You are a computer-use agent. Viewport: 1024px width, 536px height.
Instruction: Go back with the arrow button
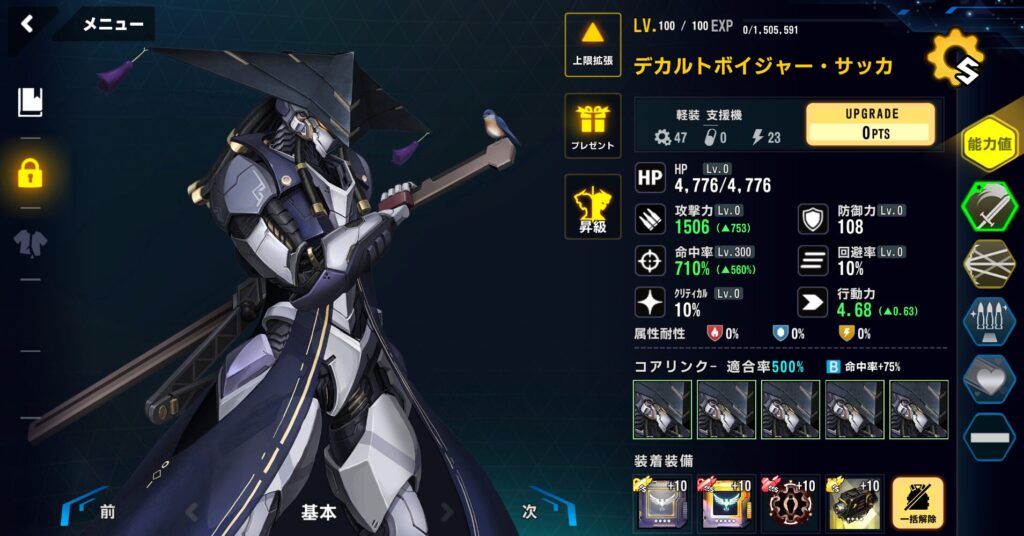pyautogui.click(x=27, y=24)
